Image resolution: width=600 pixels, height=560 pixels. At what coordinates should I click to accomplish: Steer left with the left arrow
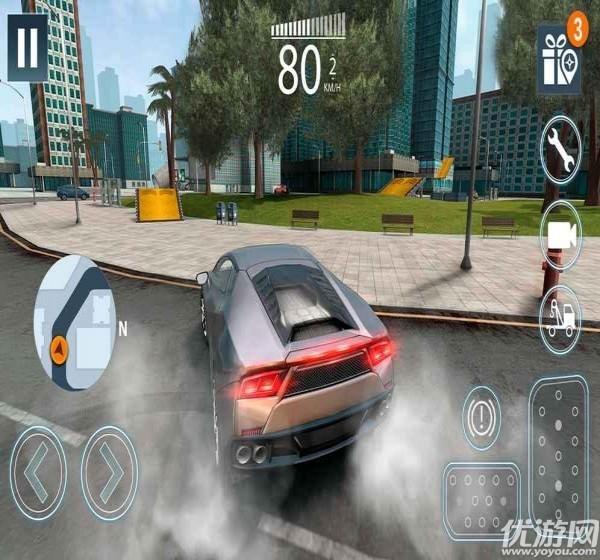pyautogui.click(x=38, y=471)
